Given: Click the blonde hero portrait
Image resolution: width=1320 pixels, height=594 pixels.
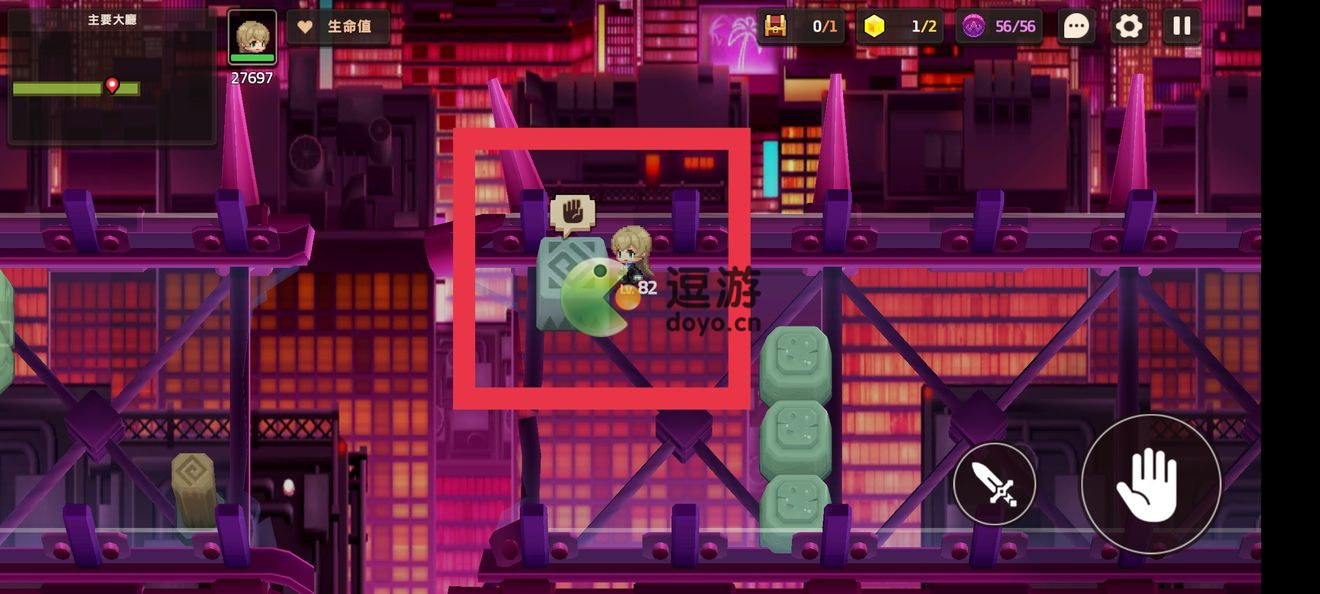Looking at the screenshot, I should click(x=252, y=38).
